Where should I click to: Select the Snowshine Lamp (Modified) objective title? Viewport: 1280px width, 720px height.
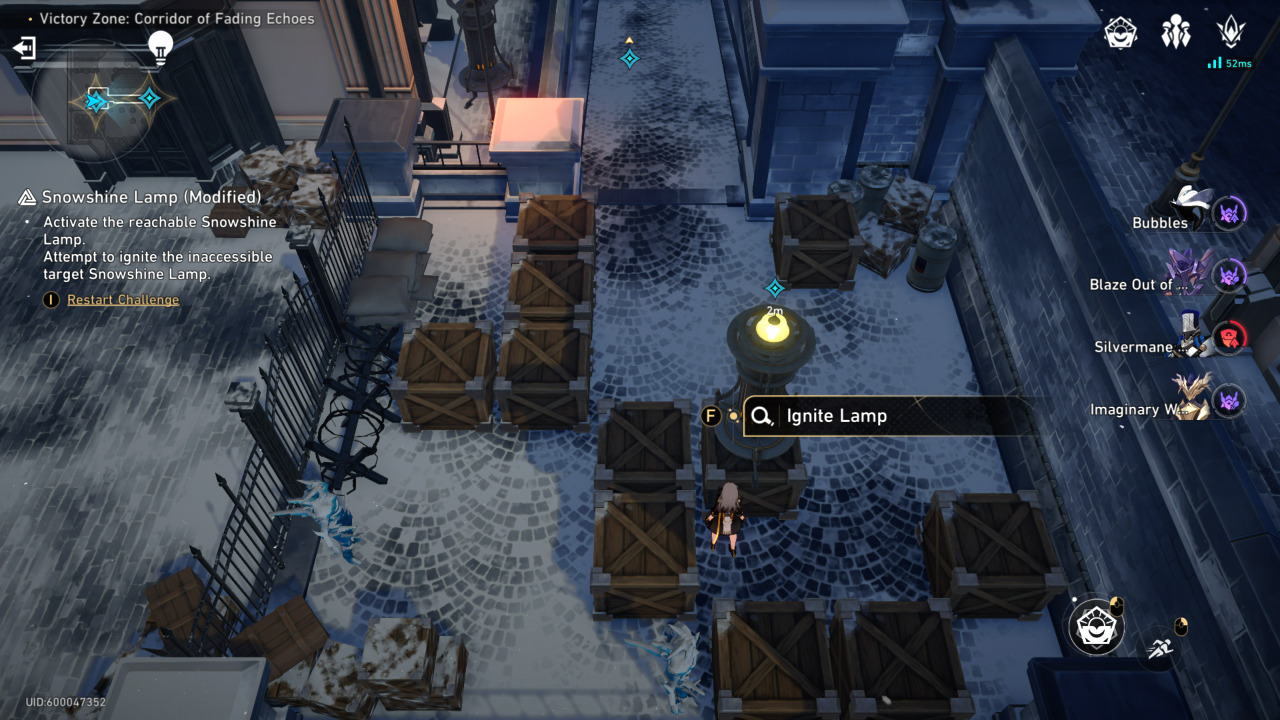point(151,197)
